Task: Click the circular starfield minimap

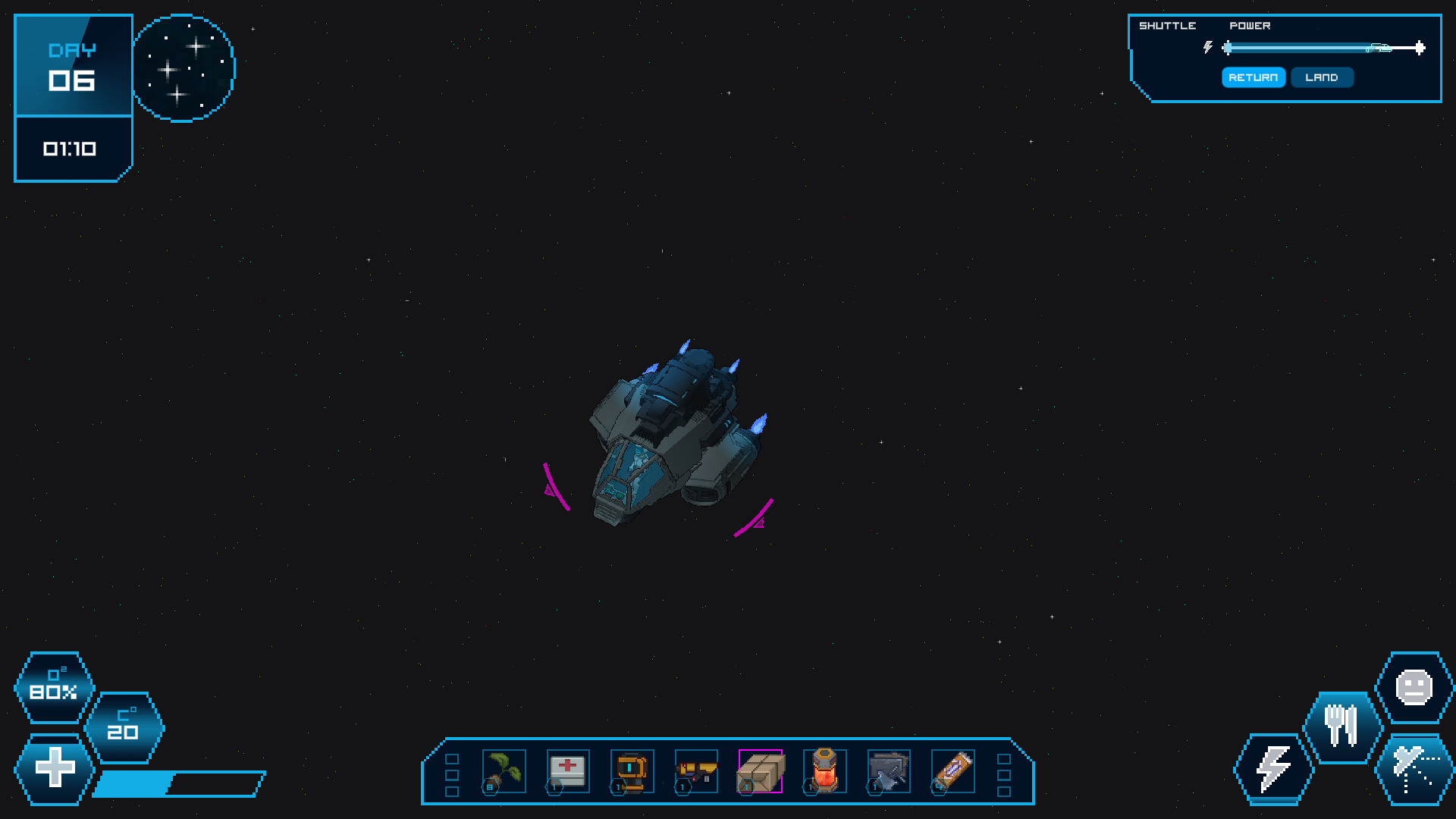Action: click(x=184, y=68)
